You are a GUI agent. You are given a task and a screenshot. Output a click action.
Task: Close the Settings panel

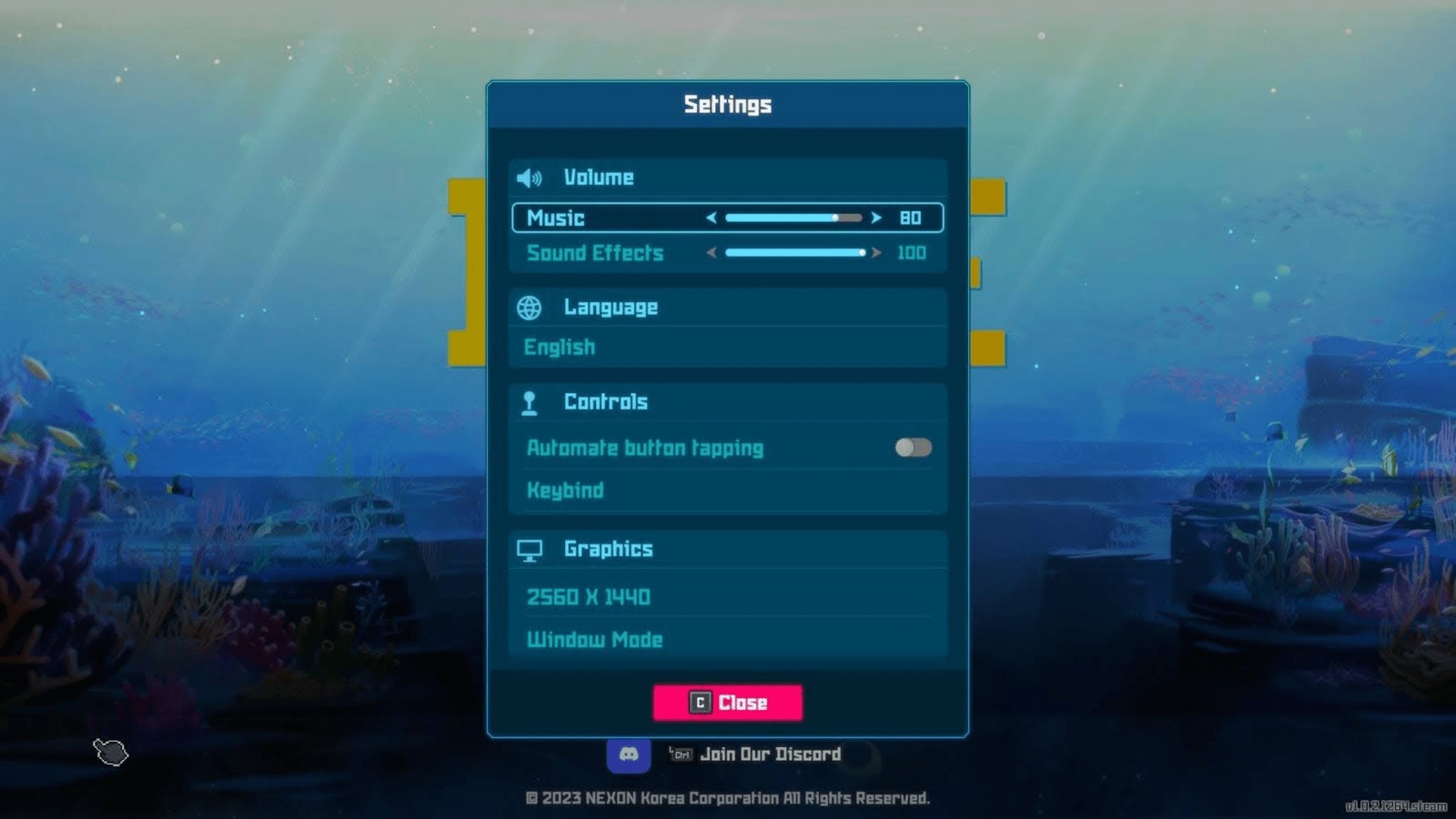pos(727,702)
